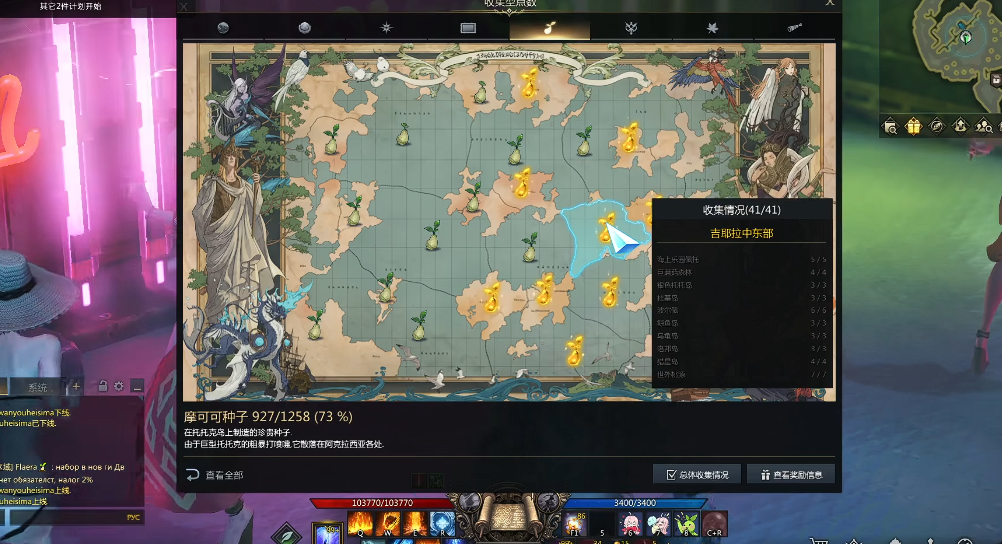Click the player search icon near the minimap
This screenshot has width=1002, height=544.
pyautogui.click(x=984, y=126)
